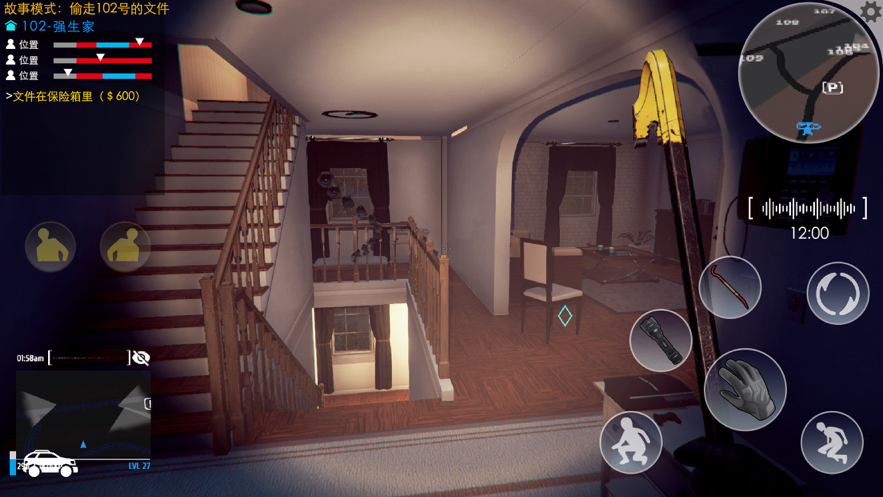The height and width of the screenshot is (497, 883).
Task: Tap the white car icon
Action: pyautogui.click(x=49, y=464)
